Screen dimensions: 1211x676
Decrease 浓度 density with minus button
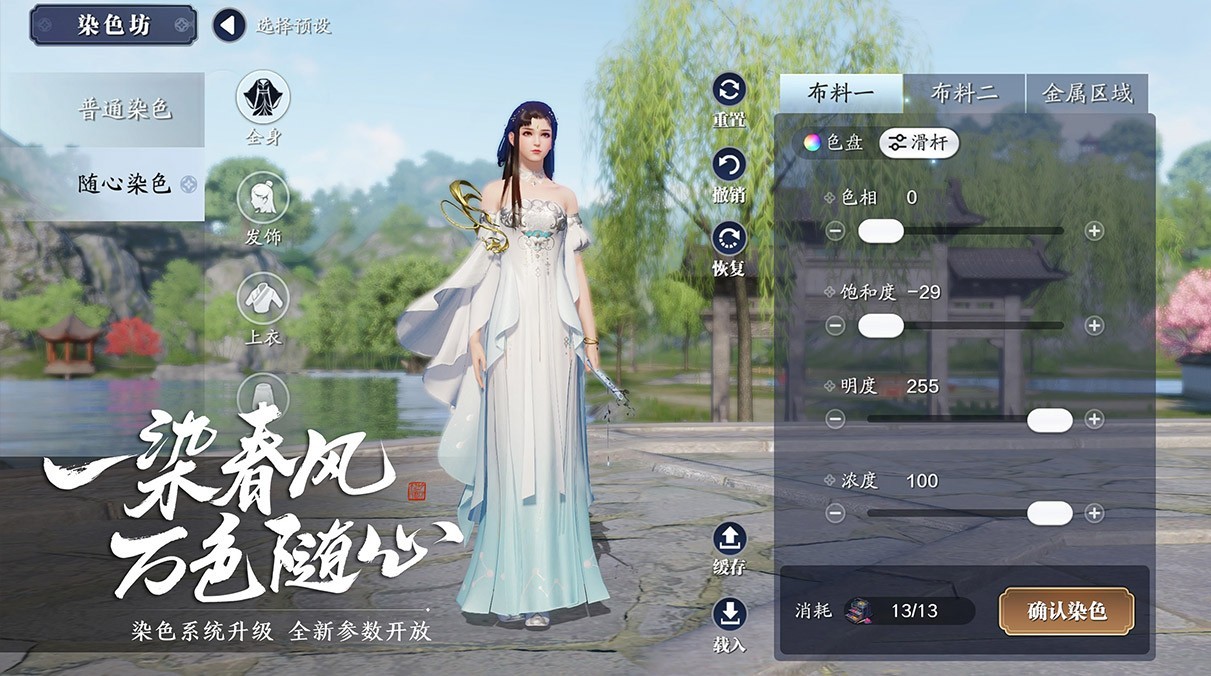836,513
